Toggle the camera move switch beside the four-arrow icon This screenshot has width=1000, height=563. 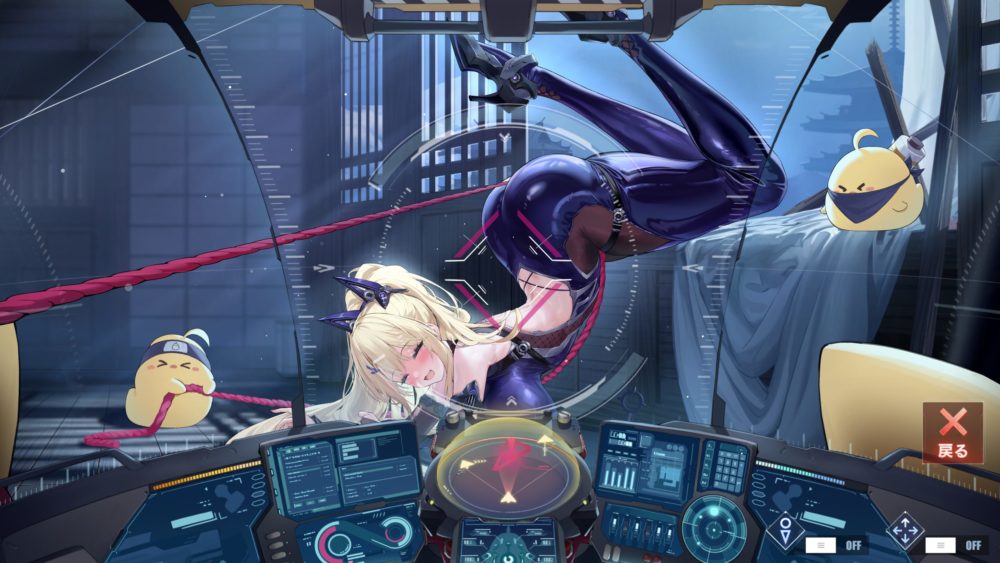point(940,545)
